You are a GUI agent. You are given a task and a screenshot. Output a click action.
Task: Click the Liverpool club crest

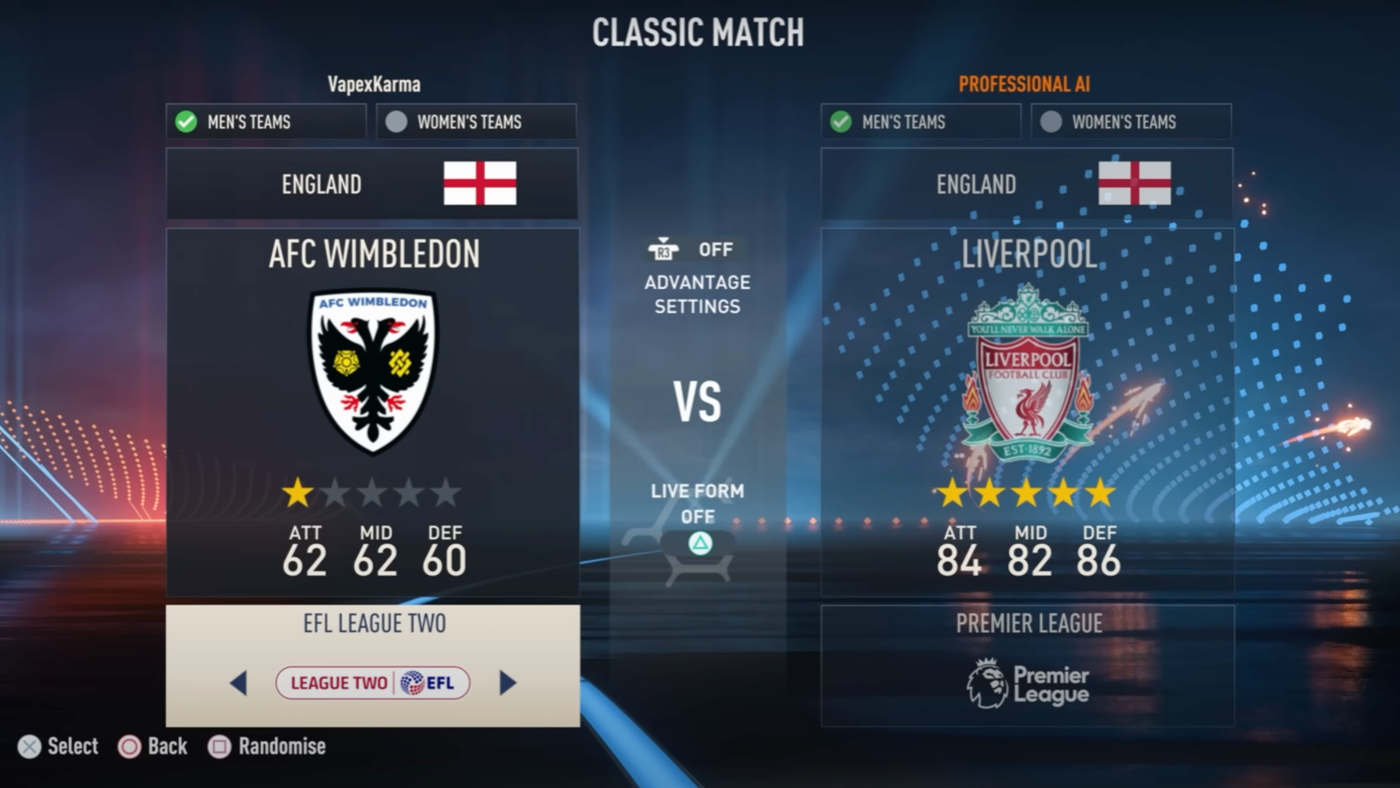click(1028, 368)
